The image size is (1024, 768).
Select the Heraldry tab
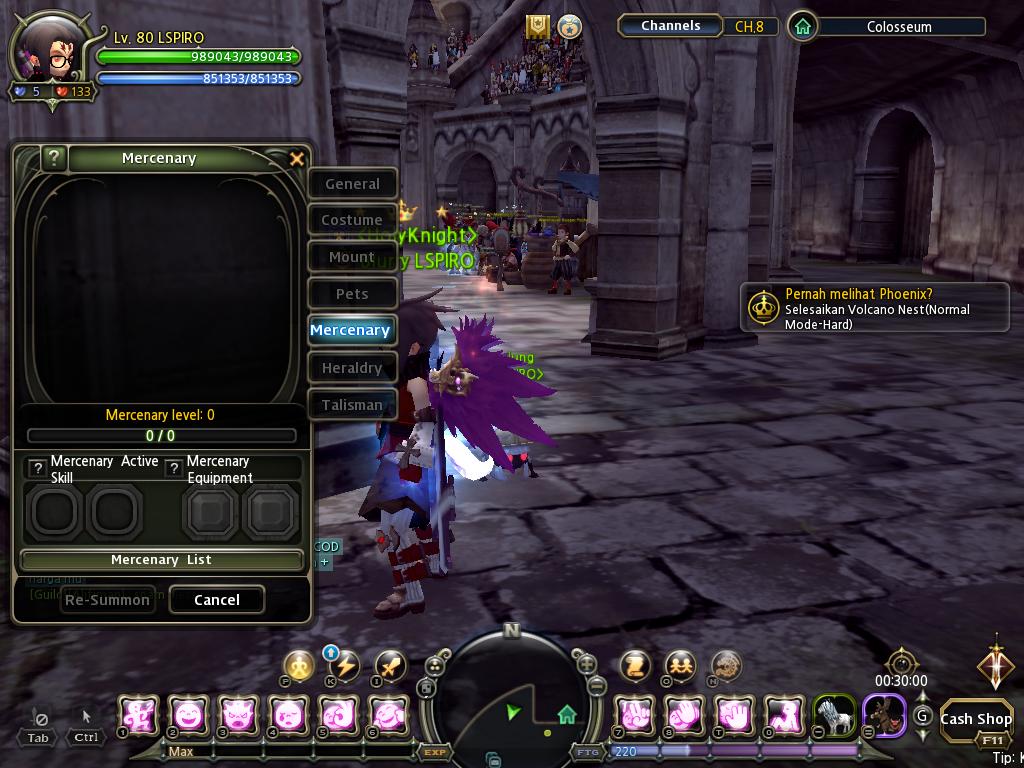[x=352, y=368]
